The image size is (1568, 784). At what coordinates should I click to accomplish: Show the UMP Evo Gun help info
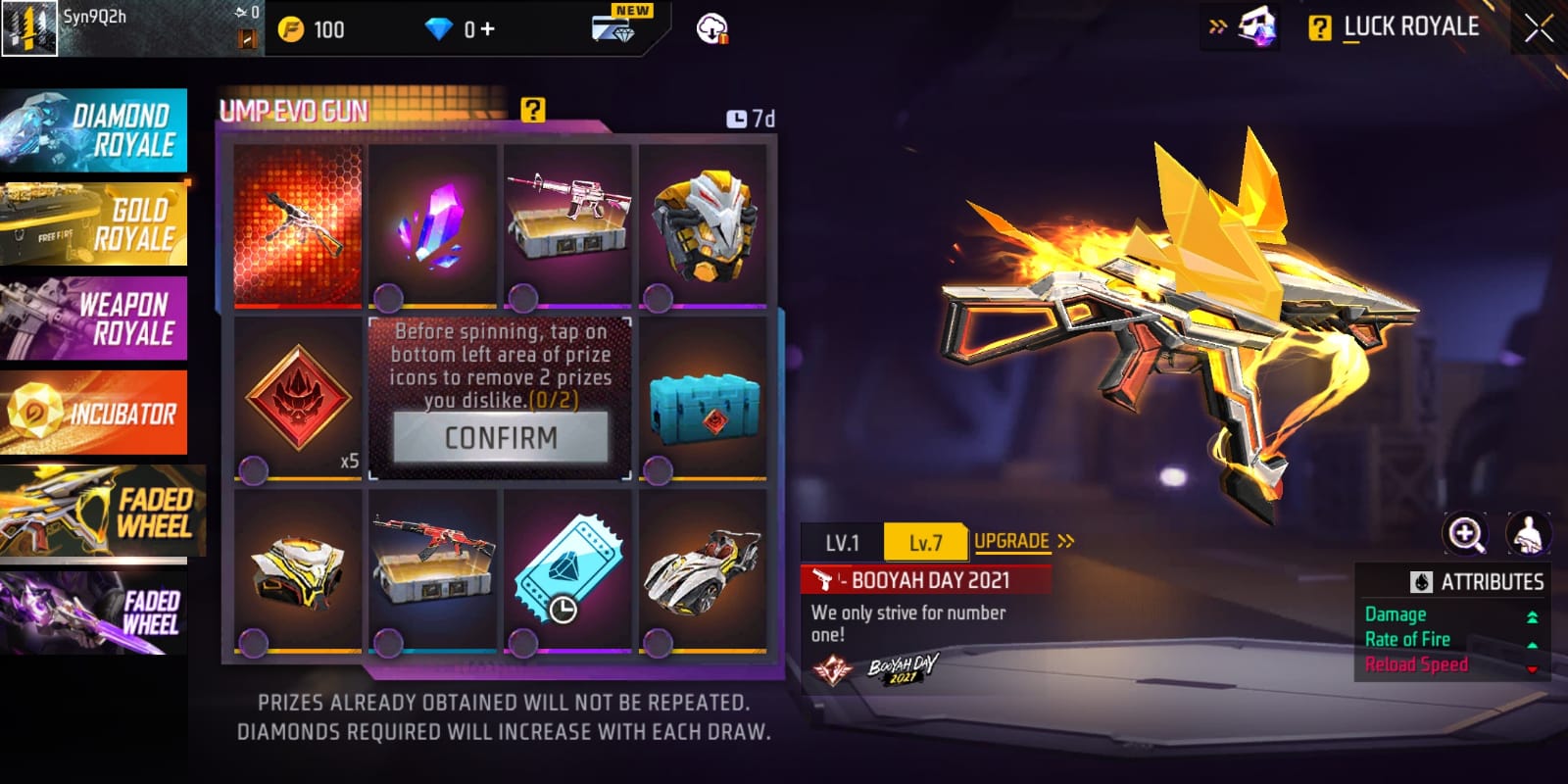[x=532, y=110]
